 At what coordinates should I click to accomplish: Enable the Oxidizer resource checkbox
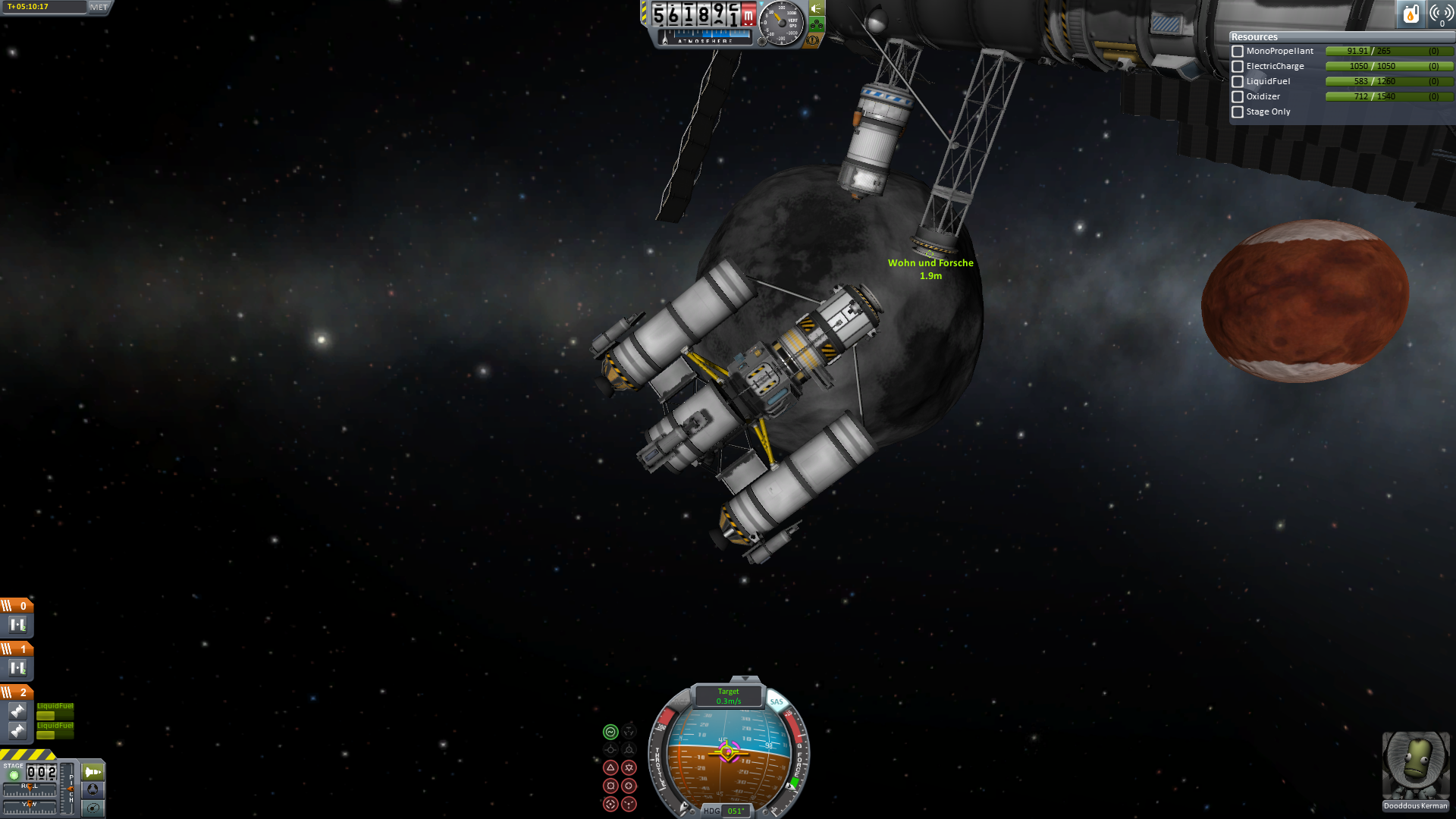(x=1238, y=97)
